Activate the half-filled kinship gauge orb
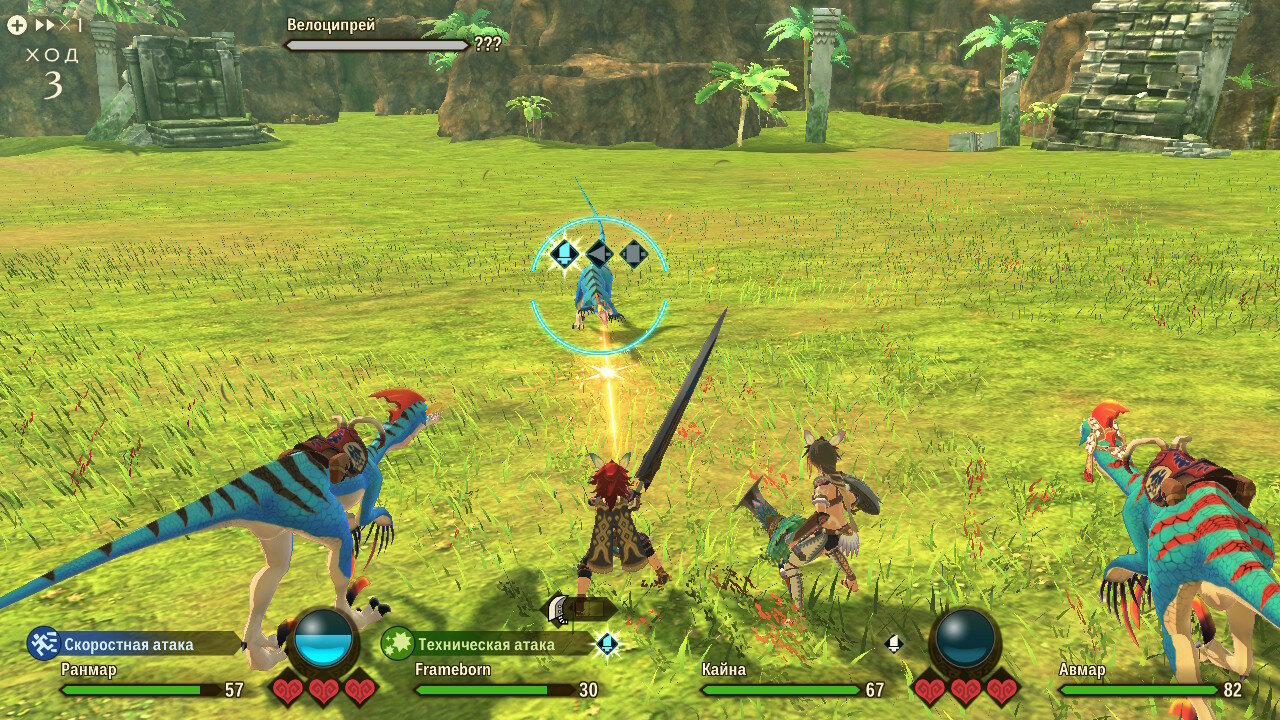1280x720 pixels. 323,639
